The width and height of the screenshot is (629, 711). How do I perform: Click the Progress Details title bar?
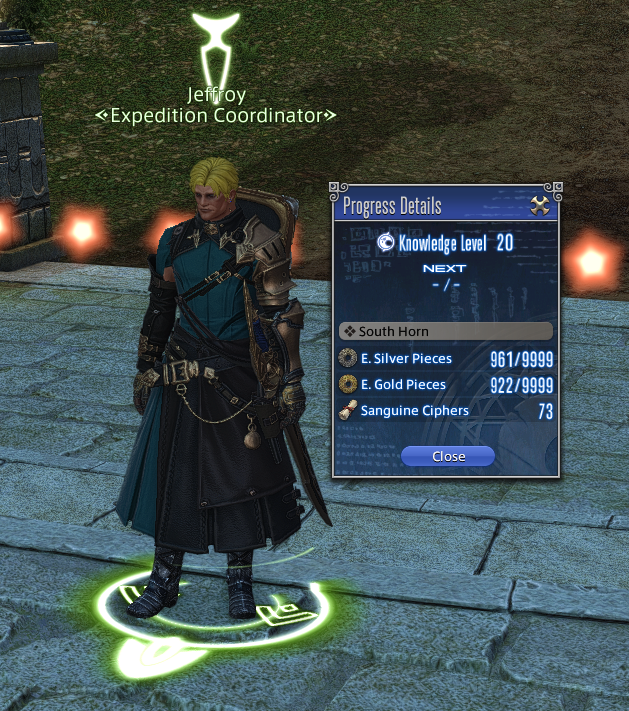click(430, 207)
